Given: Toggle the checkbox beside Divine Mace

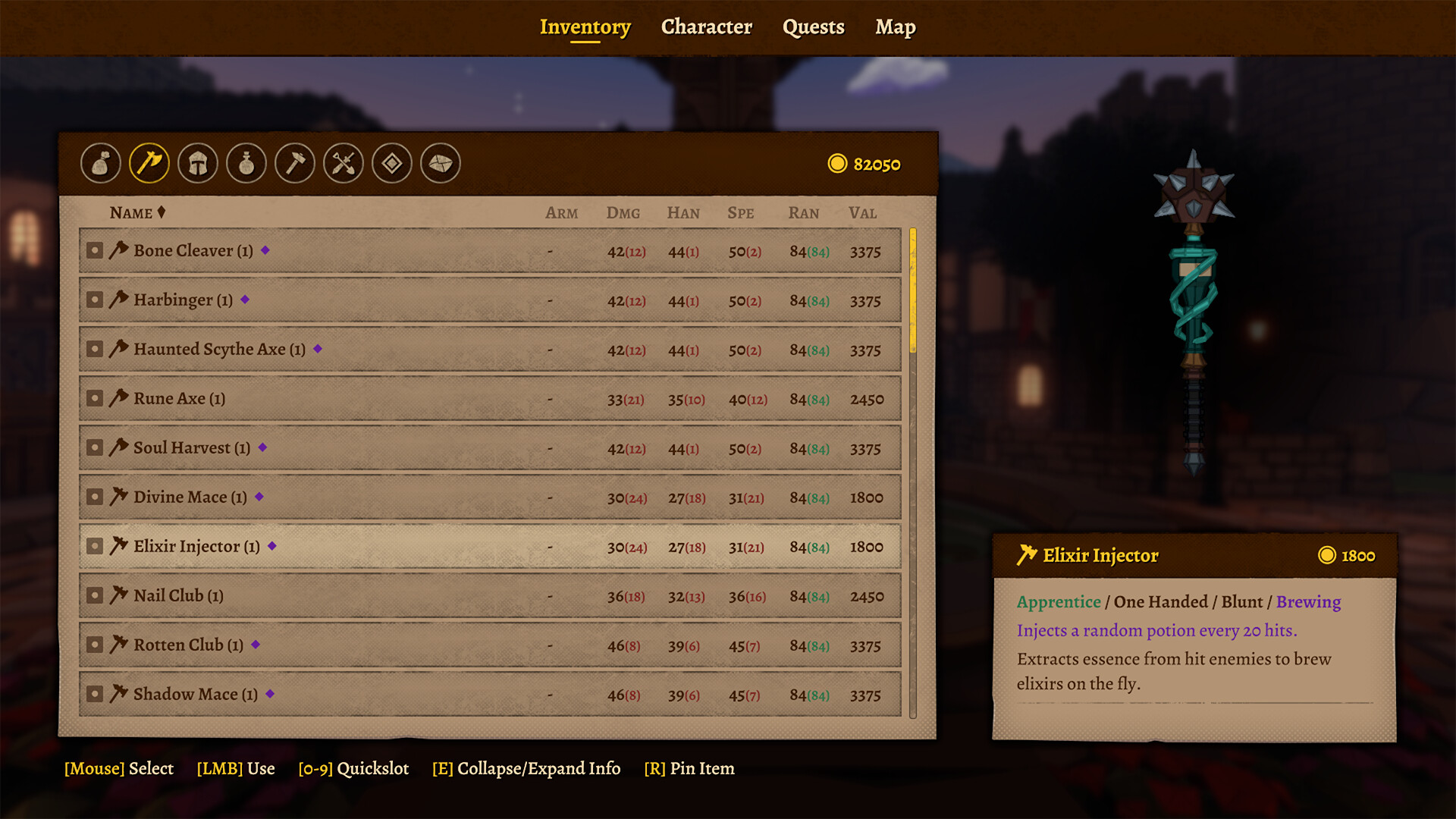Looking at the screenshot, I should pos(94,497).
